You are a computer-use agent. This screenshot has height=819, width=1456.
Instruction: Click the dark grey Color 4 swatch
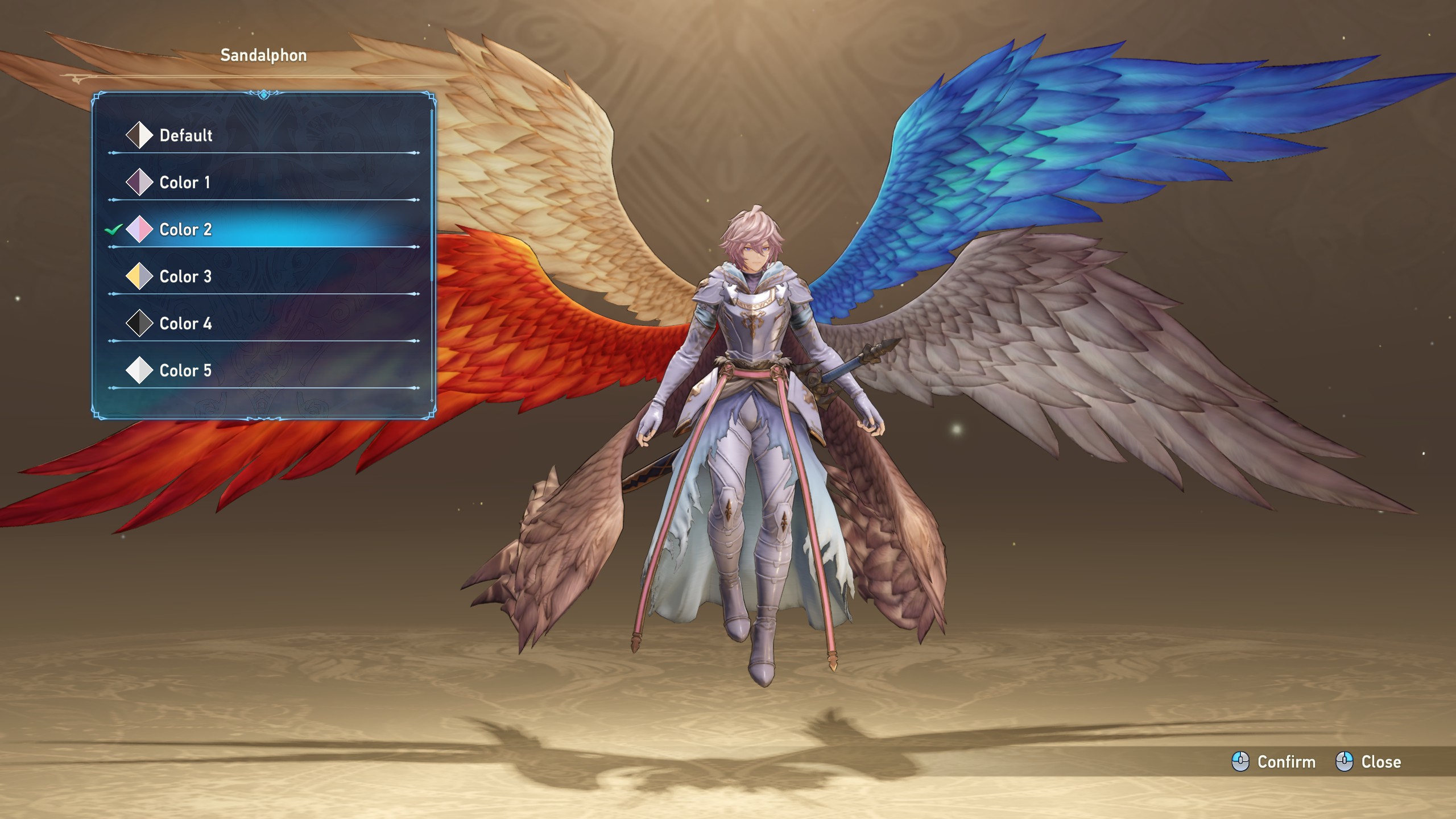(x=139, y=324)
